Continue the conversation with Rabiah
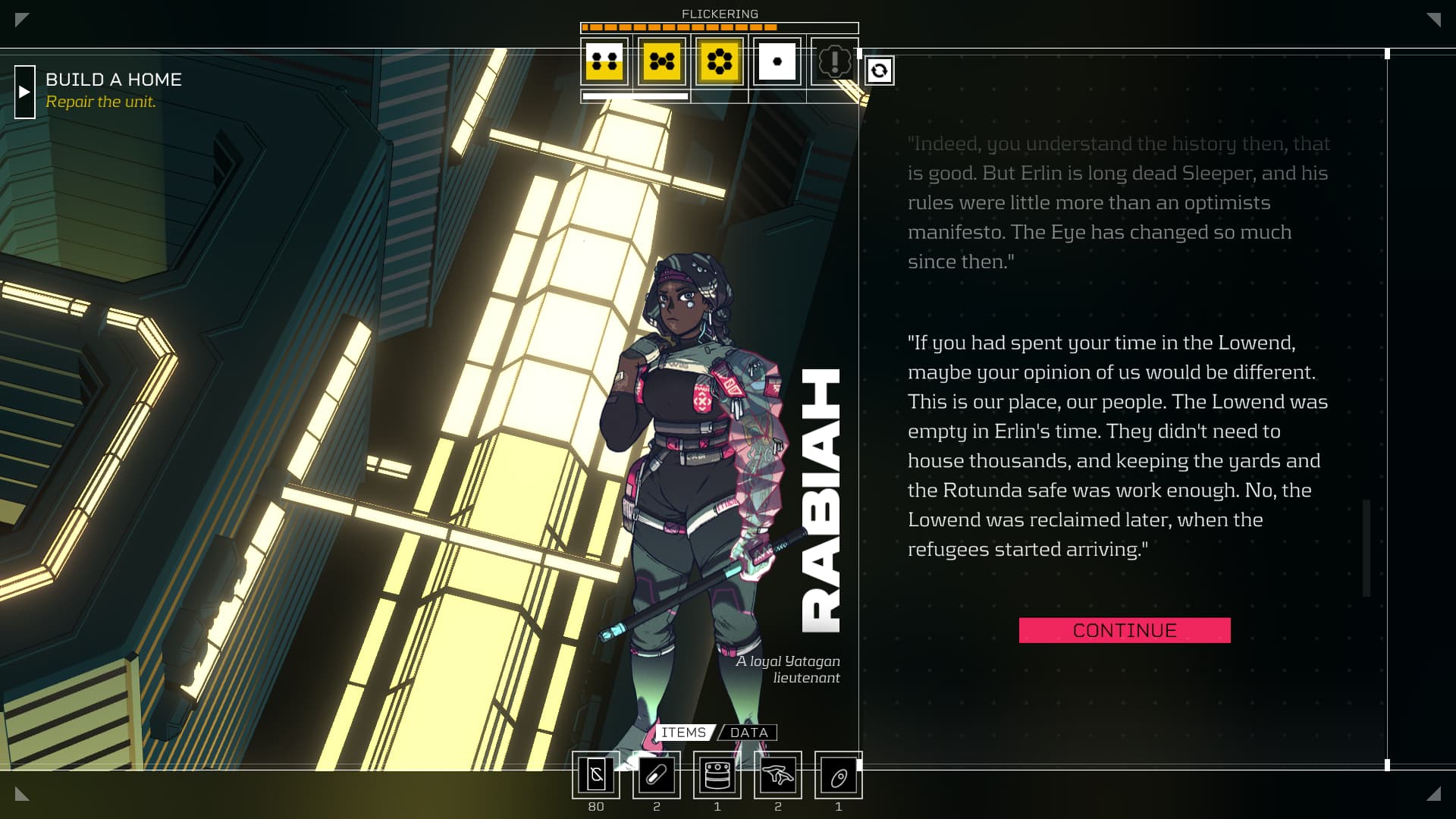This screenshot has height=819, width=1456. [x=1124, y=630]
